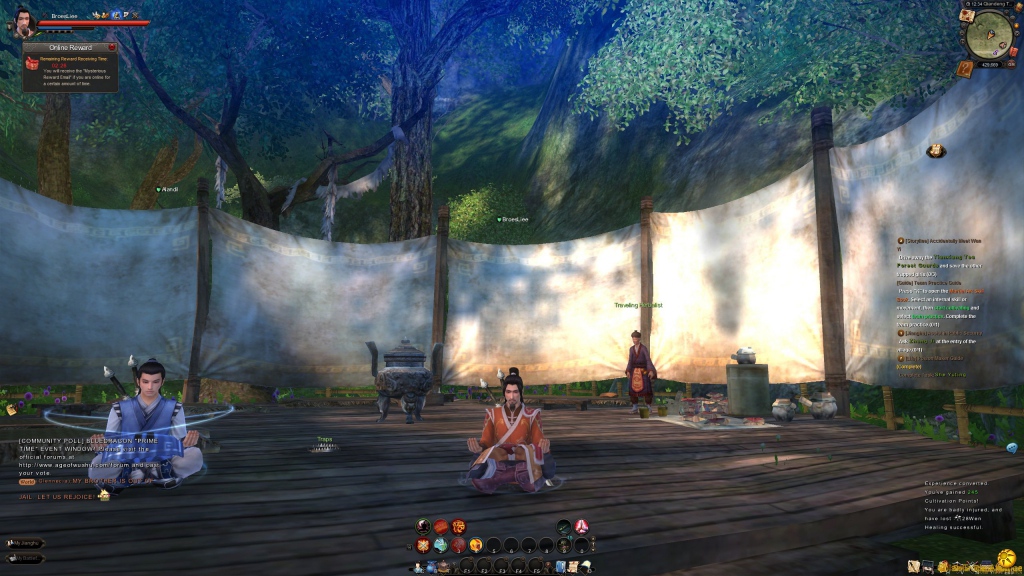This screenshot has height=576, width=1024.
Task: Open the question mark help book
Action: pyautogui.click(x=965, y=68)
